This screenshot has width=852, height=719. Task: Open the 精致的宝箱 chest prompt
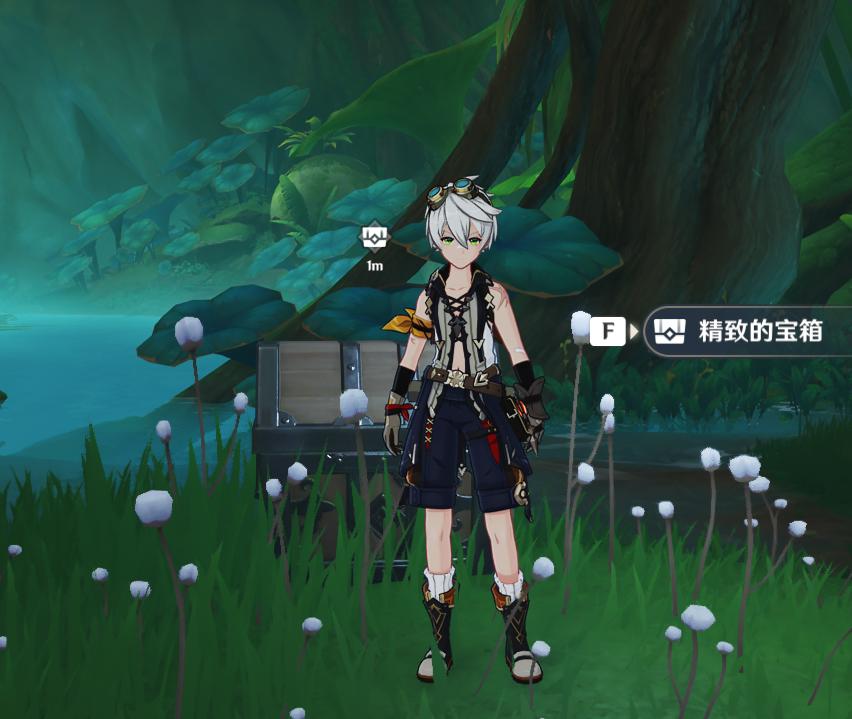[x=745, y=331]
